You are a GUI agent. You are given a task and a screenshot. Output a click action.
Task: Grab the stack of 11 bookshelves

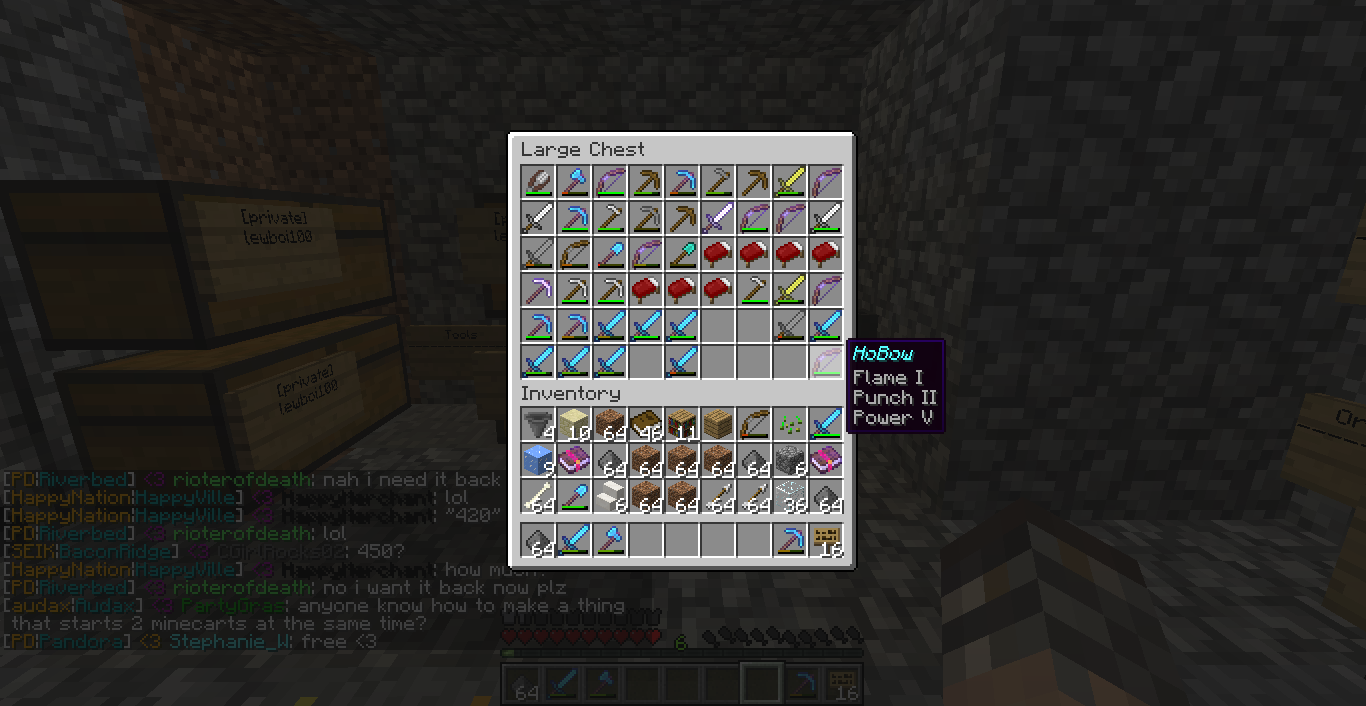pyautogui.click(x=682, y=424)
